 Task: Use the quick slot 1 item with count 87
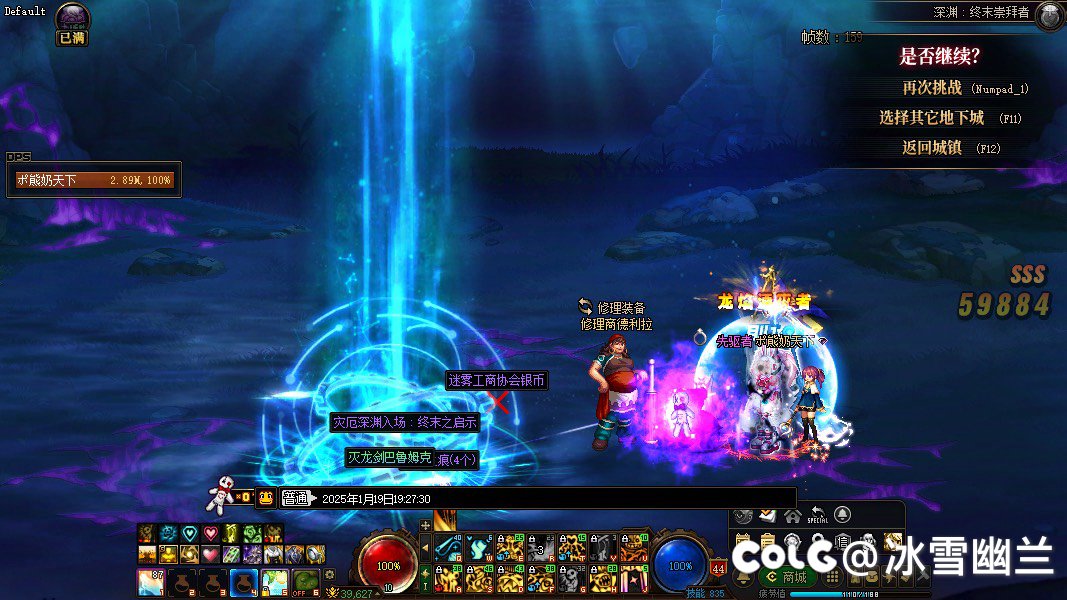pyautogui.click(x=151, y=581)
